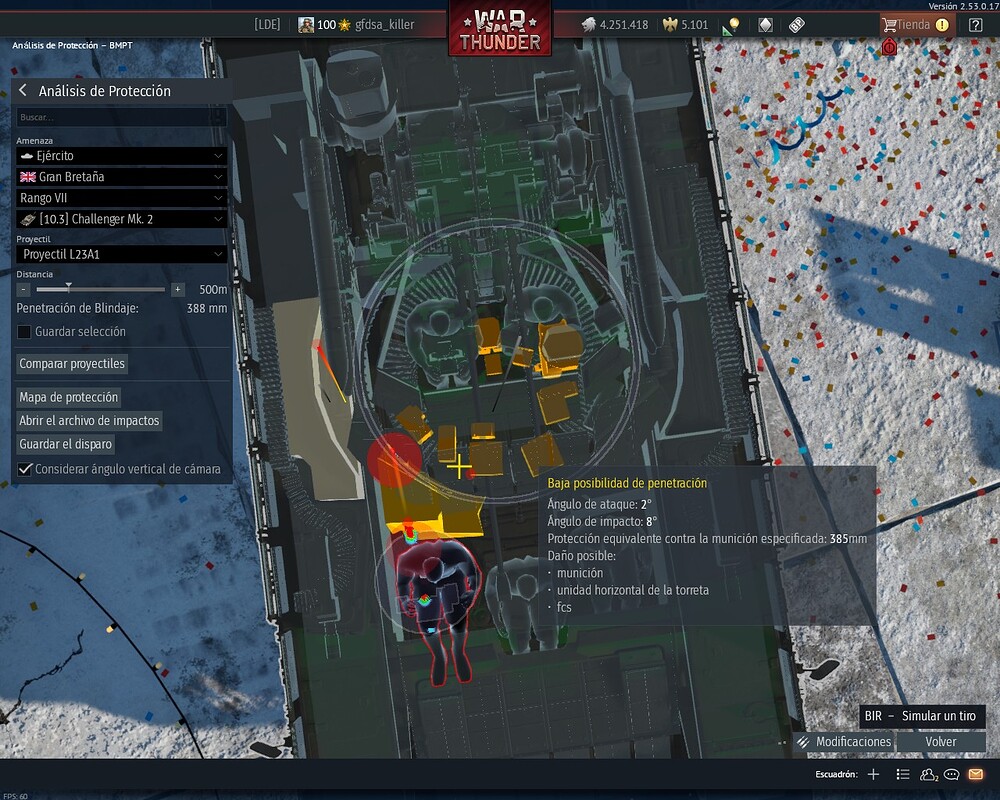Click the Buscar search field
This screenshot has height=800, width=1000.
pyautogui.click(x=121, y=117)
